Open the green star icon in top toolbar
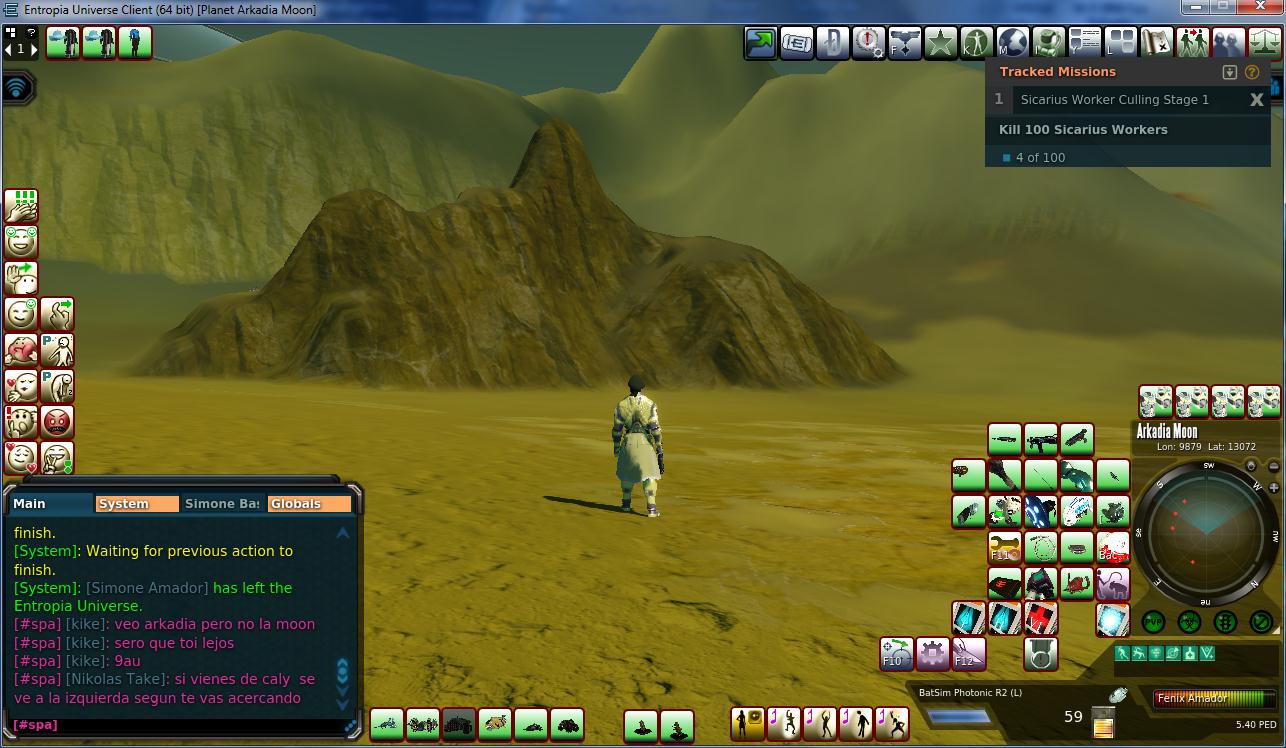The height and width of the screenshot is (748, 1286). [940, 43]
